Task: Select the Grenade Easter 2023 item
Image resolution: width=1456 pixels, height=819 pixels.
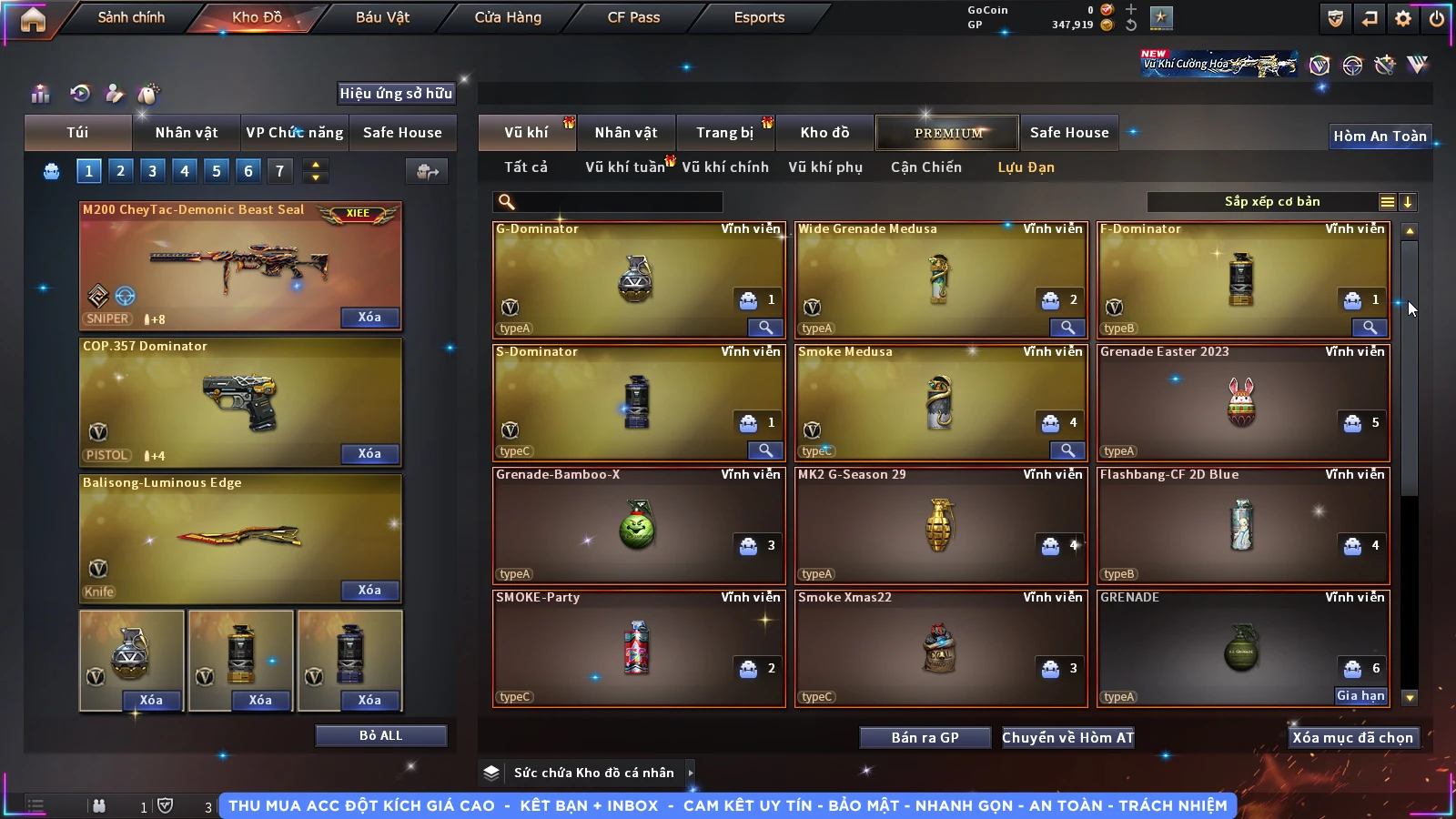Action: coord(1242,402)
